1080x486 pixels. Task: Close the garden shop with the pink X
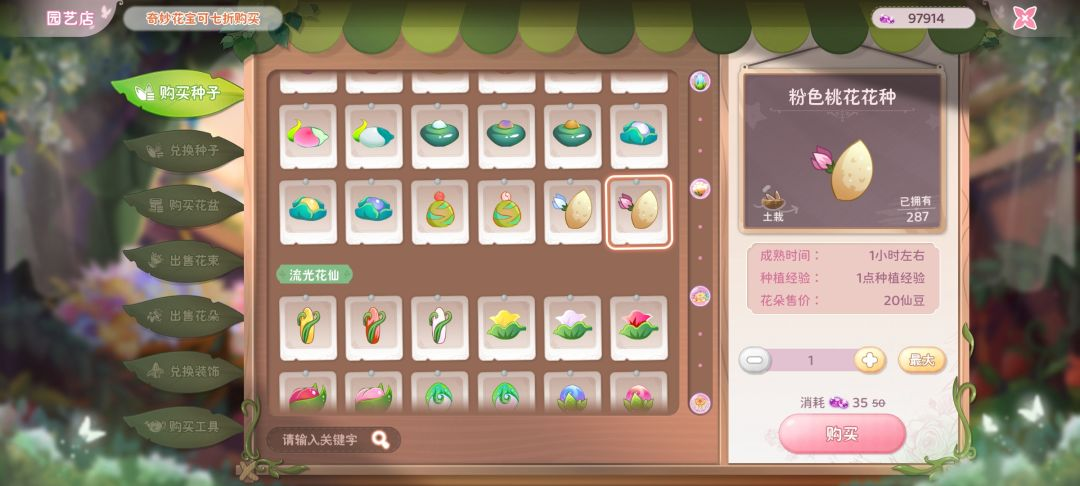[1024, 18]
